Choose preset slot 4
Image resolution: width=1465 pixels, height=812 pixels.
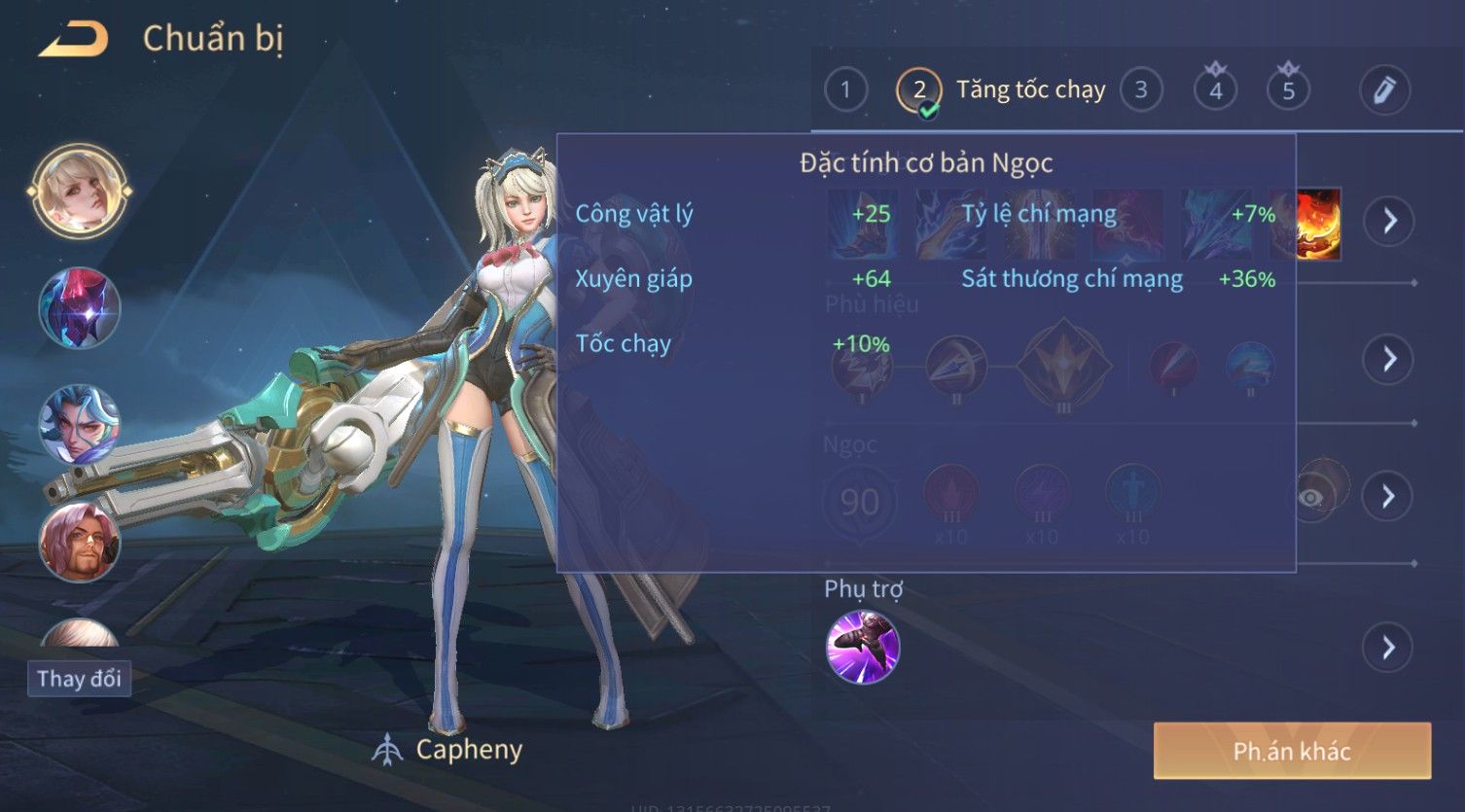(x=1215, y=90)
